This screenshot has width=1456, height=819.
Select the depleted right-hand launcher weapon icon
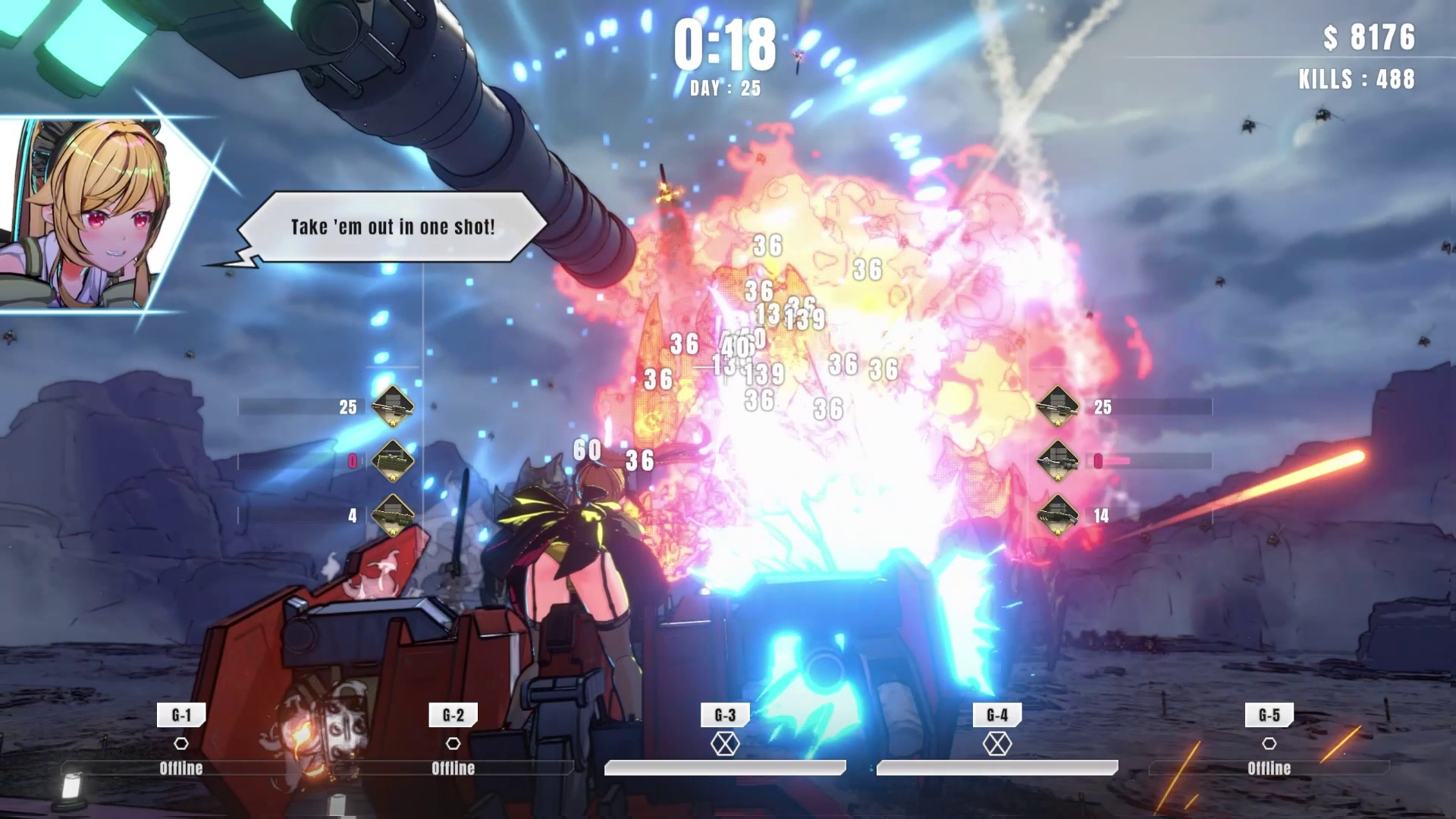(x=1057, y=460)
